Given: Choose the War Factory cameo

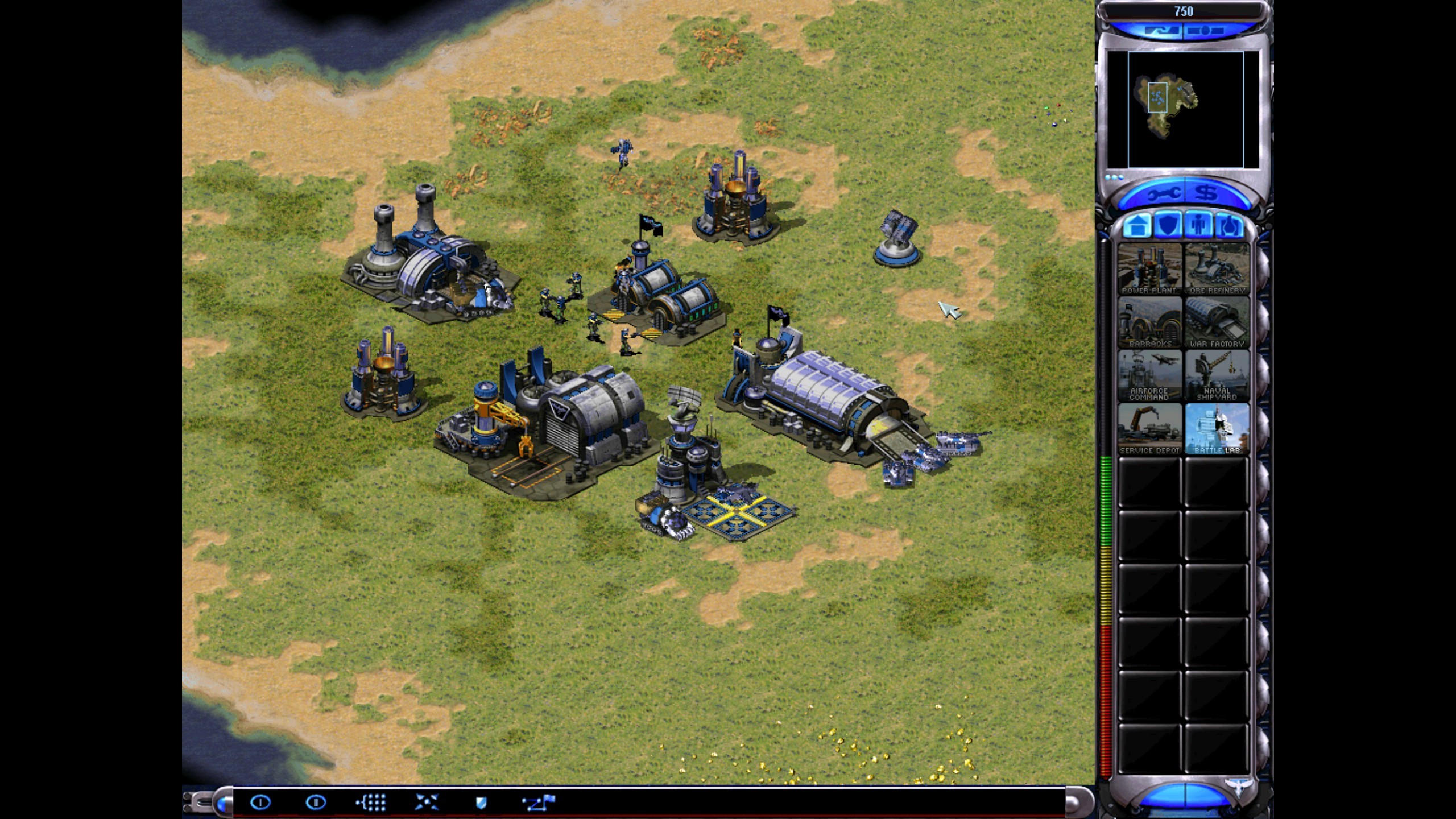Looking at the screenshot, I should pyautogui.click(x=1217, y=321).
